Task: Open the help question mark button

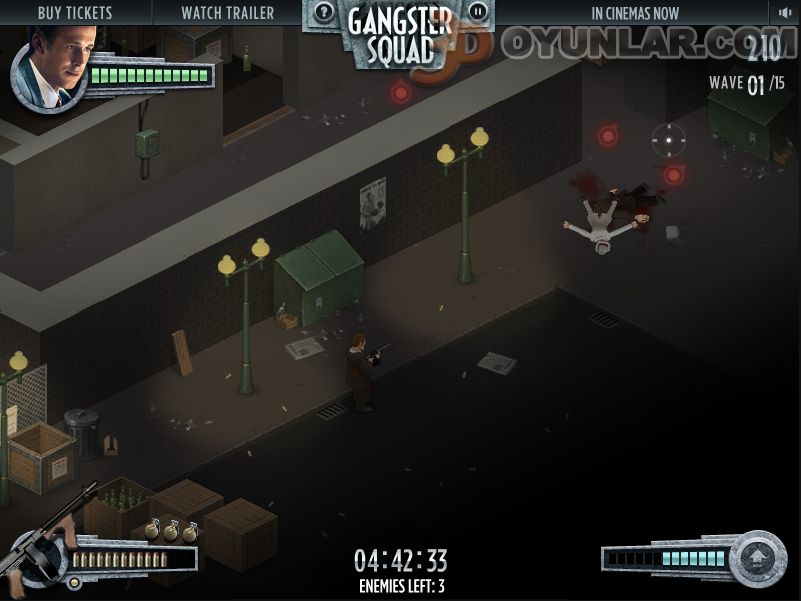Action: (x=324, y=12)
